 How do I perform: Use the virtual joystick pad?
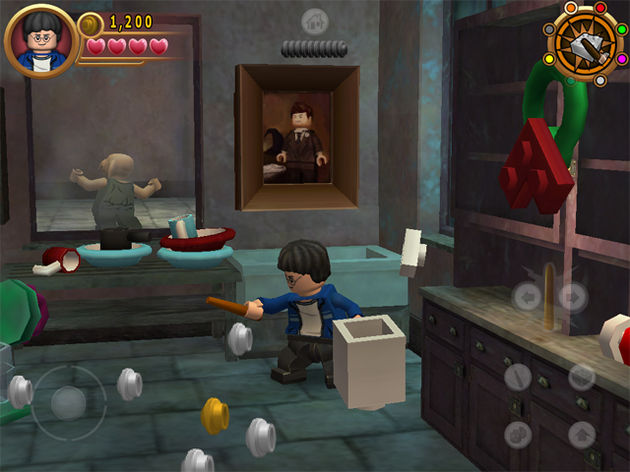[68, 403]
